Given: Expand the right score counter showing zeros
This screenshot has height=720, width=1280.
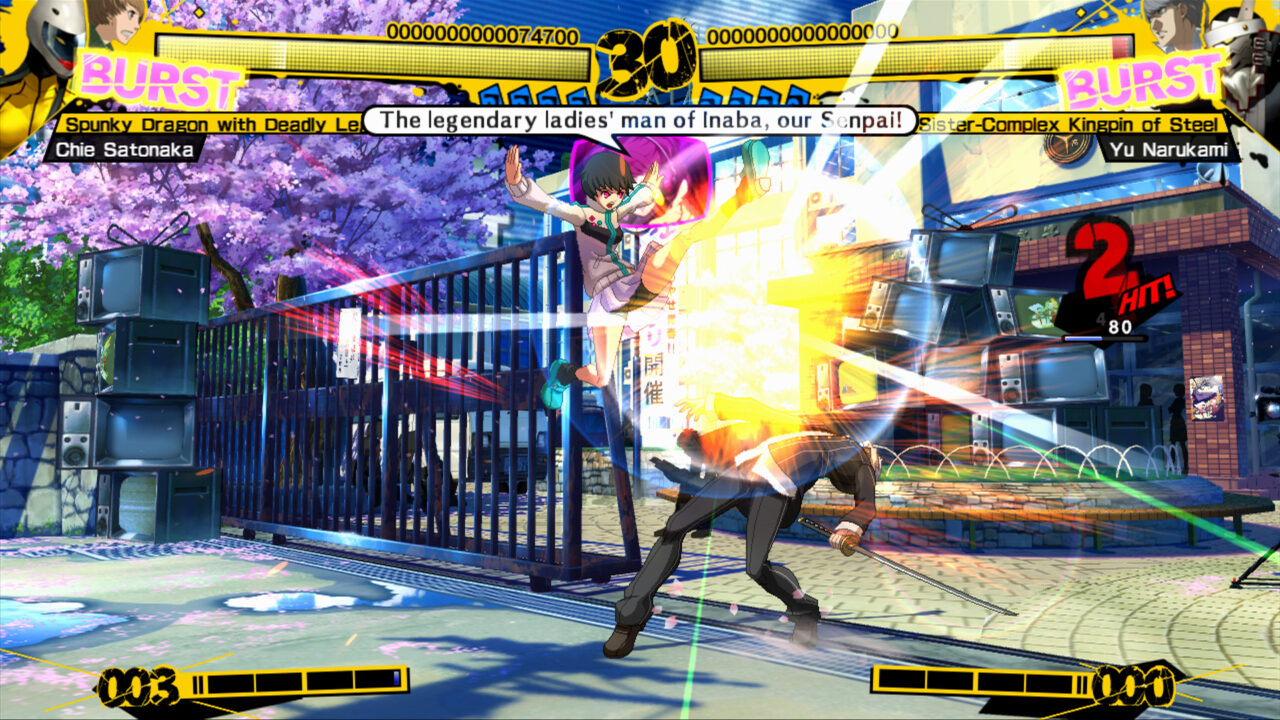Looking at the screenshot, I should pos(802,31).
